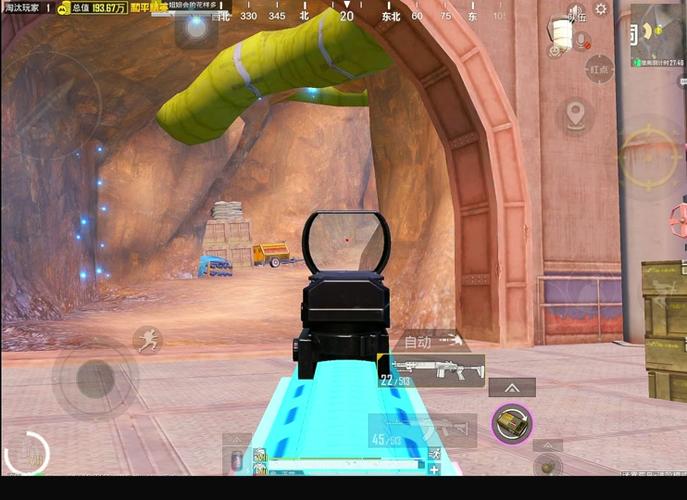
Task: Use the energy drink item
Action: coord(237,458)
